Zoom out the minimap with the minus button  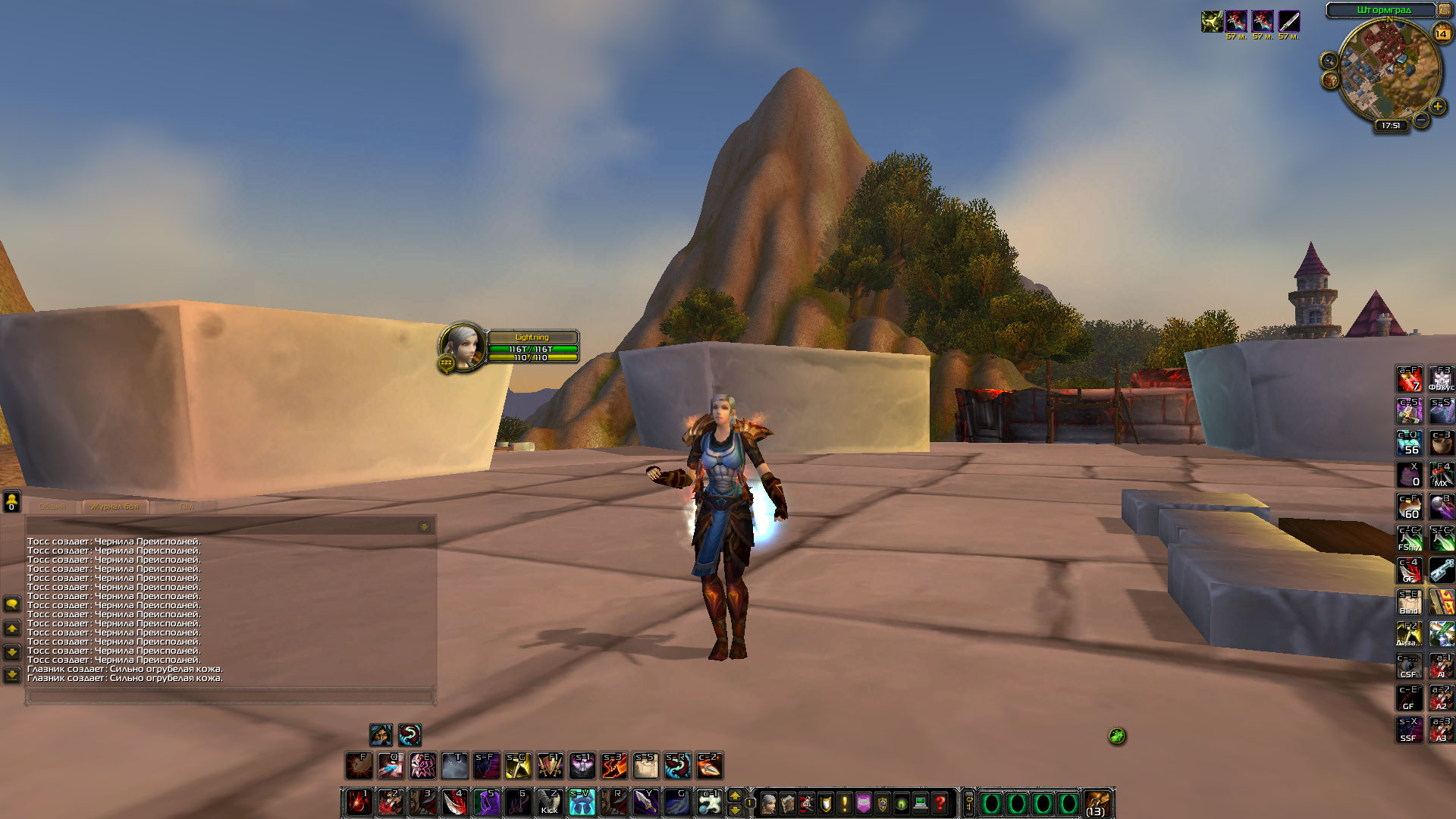point(1420,119)
